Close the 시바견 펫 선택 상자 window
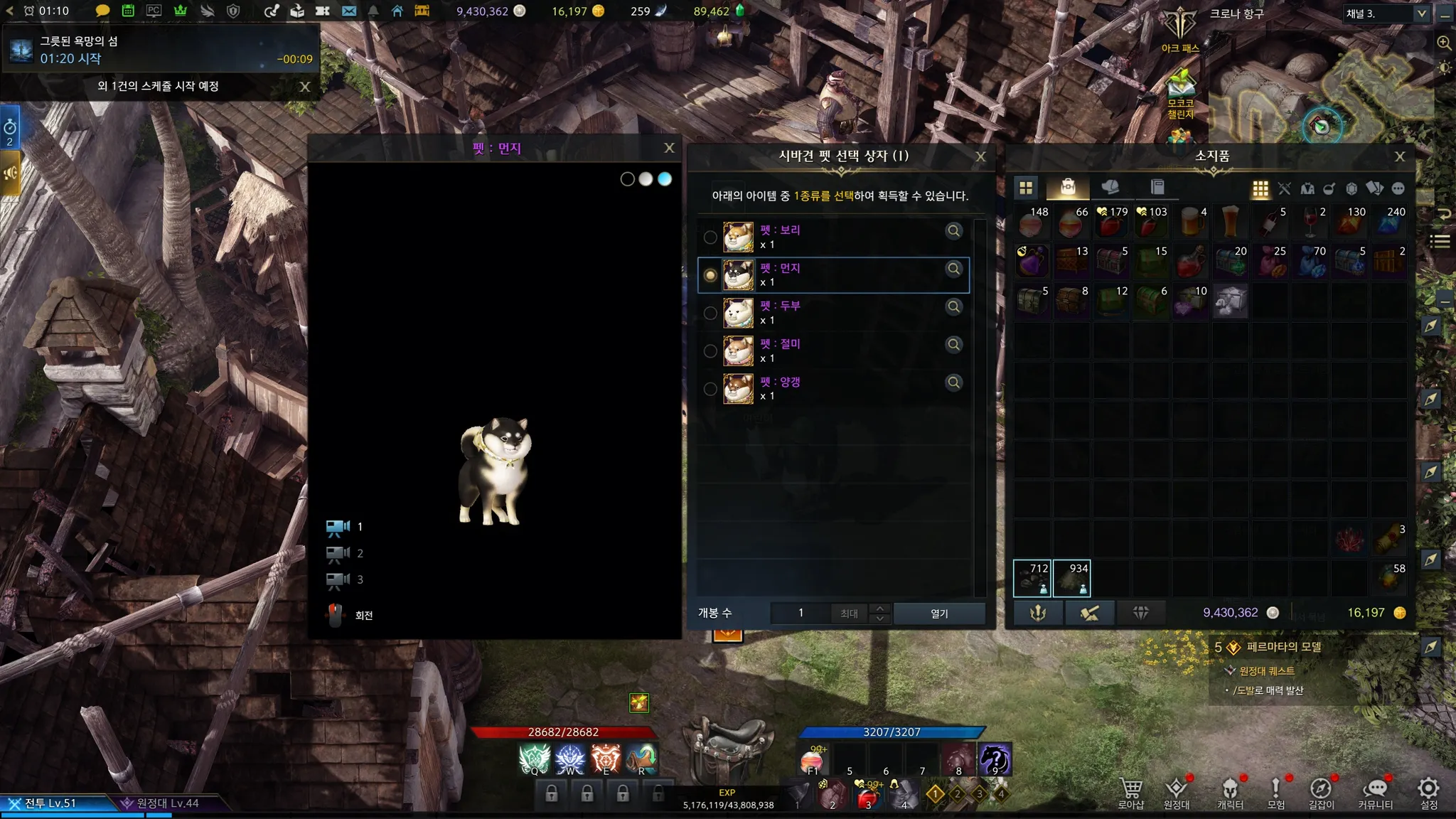 [x=980, y=156]
